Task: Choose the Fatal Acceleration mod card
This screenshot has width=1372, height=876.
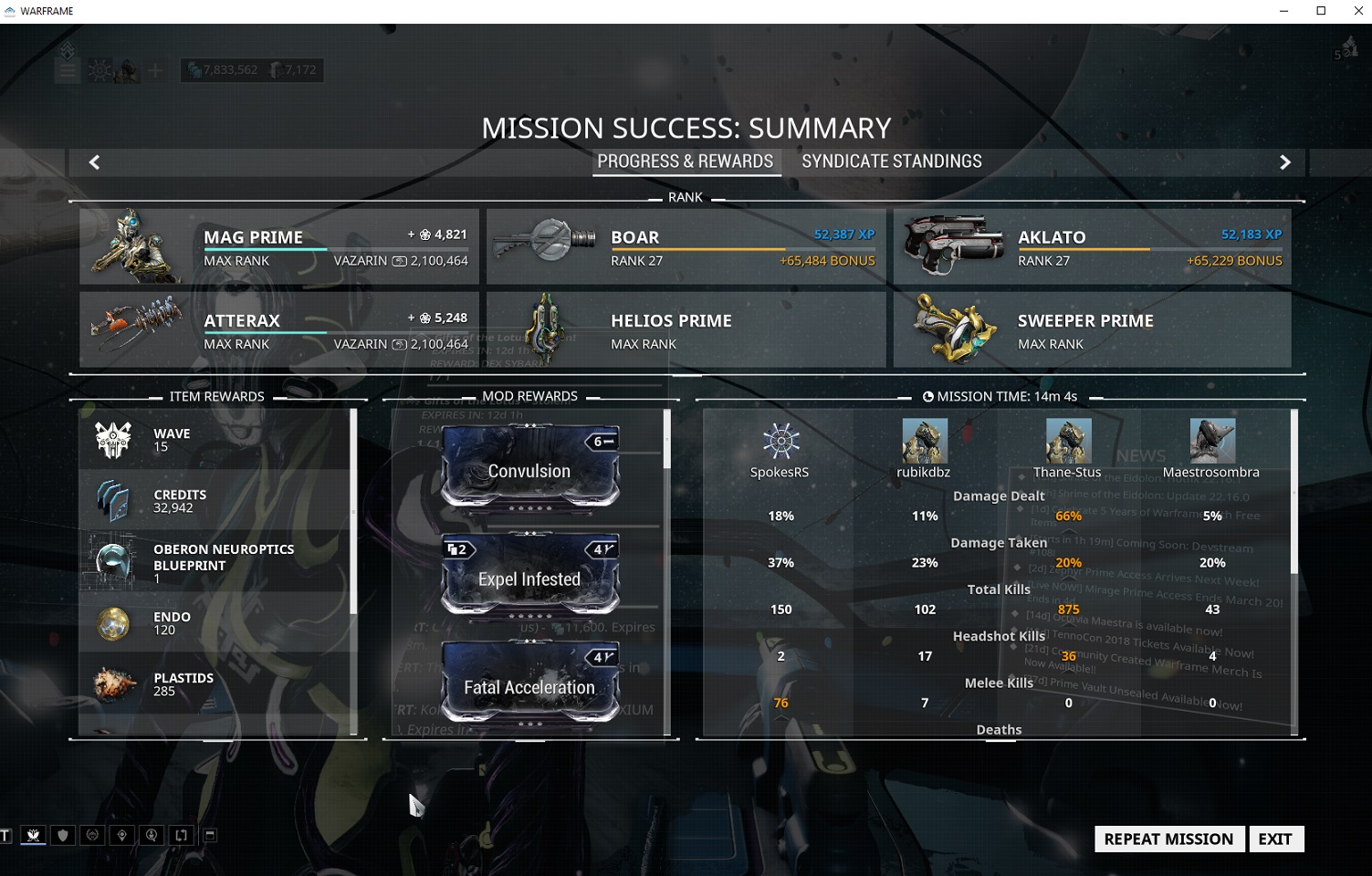Action: [529, 683]
